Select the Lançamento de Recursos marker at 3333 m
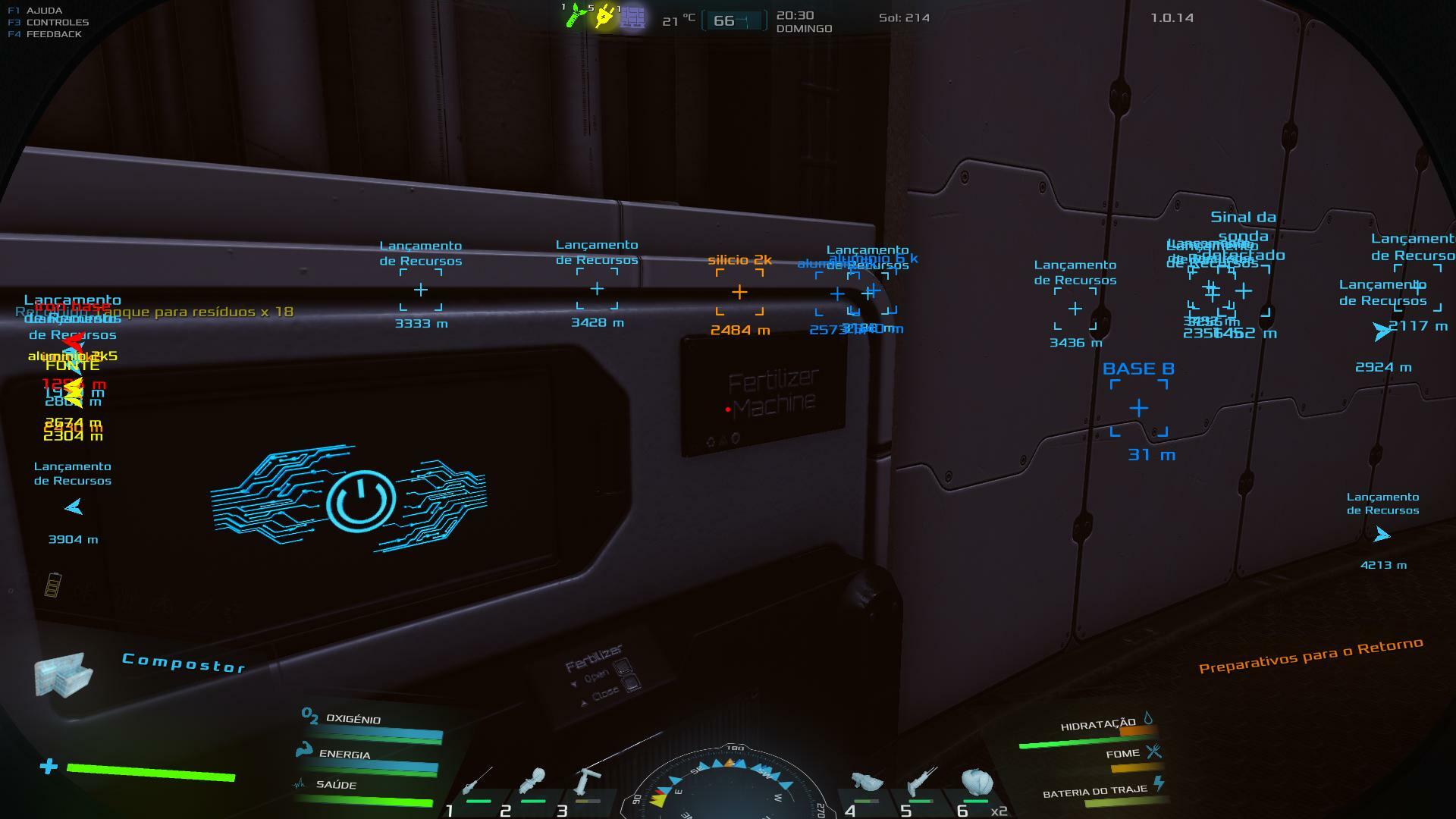The image size is (1456, 819). coord(421,290)
